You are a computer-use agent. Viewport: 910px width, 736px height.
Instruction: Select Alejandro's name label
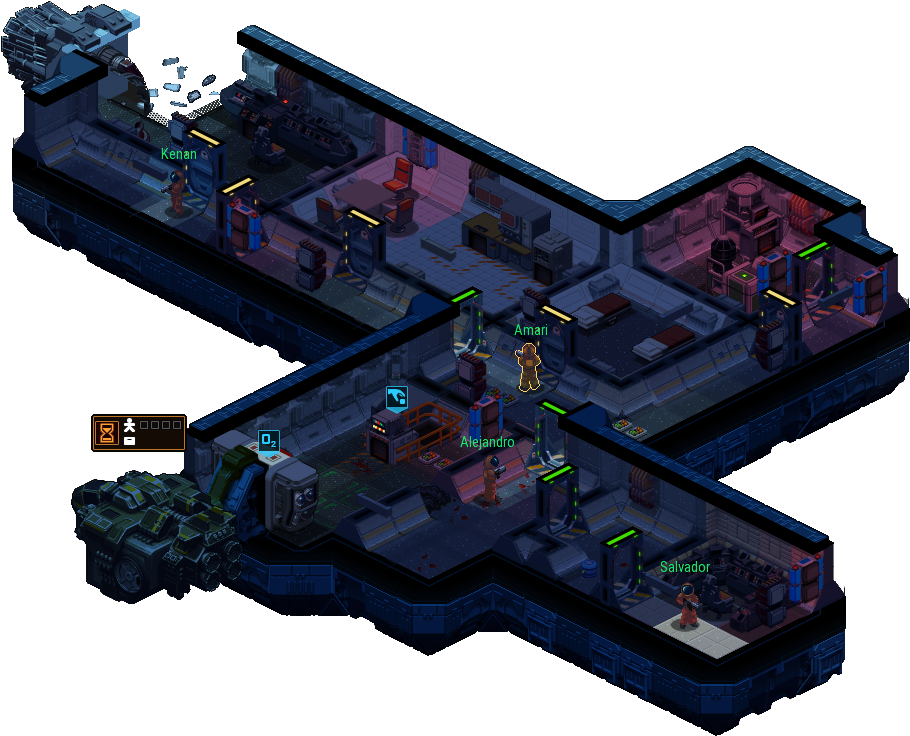pos(487,442)
